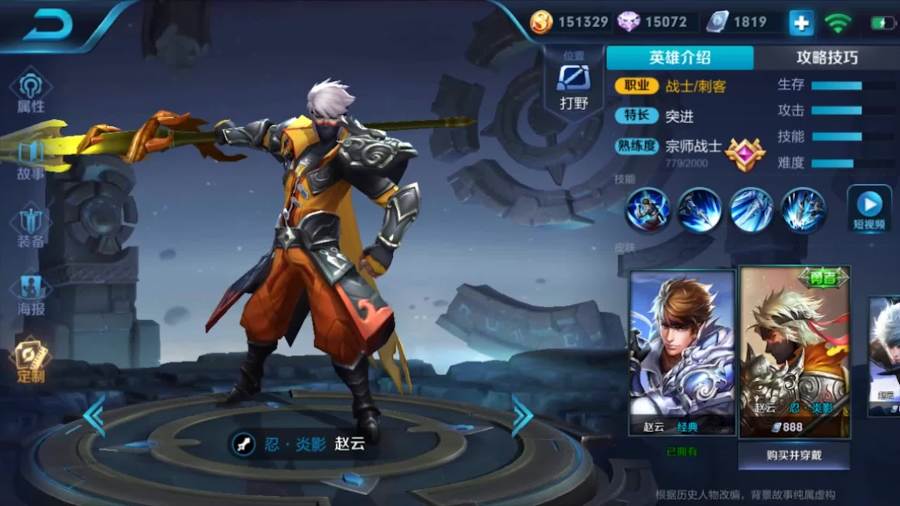This screenshot has width=900, height=506.
Task: Switch to the 英雄介绍 hero intro tab
Action: 679,57
